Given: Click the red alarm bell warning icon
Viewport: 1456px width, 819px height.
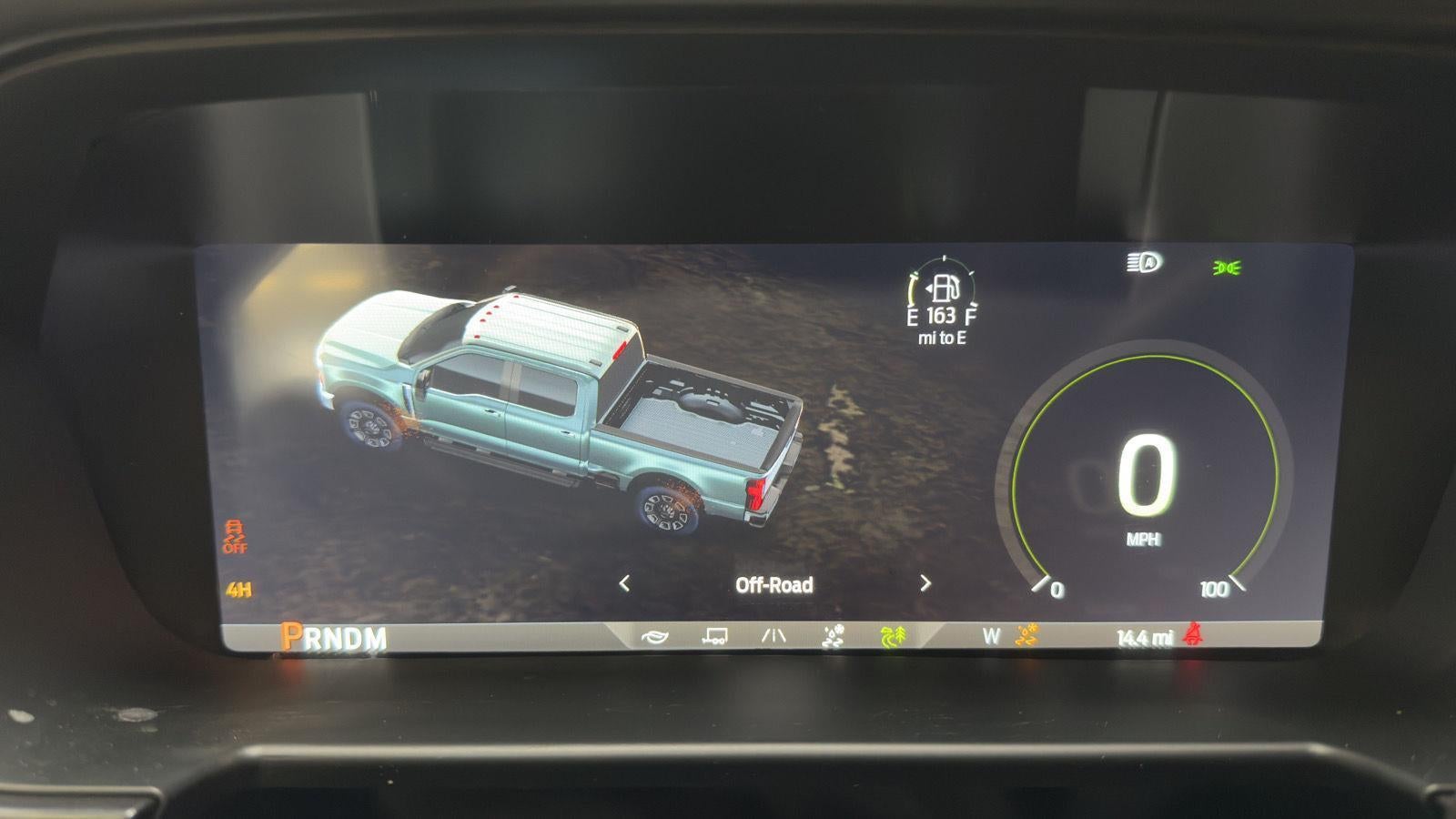Looking at the screenshot, I should click(x=1194, y=634).
